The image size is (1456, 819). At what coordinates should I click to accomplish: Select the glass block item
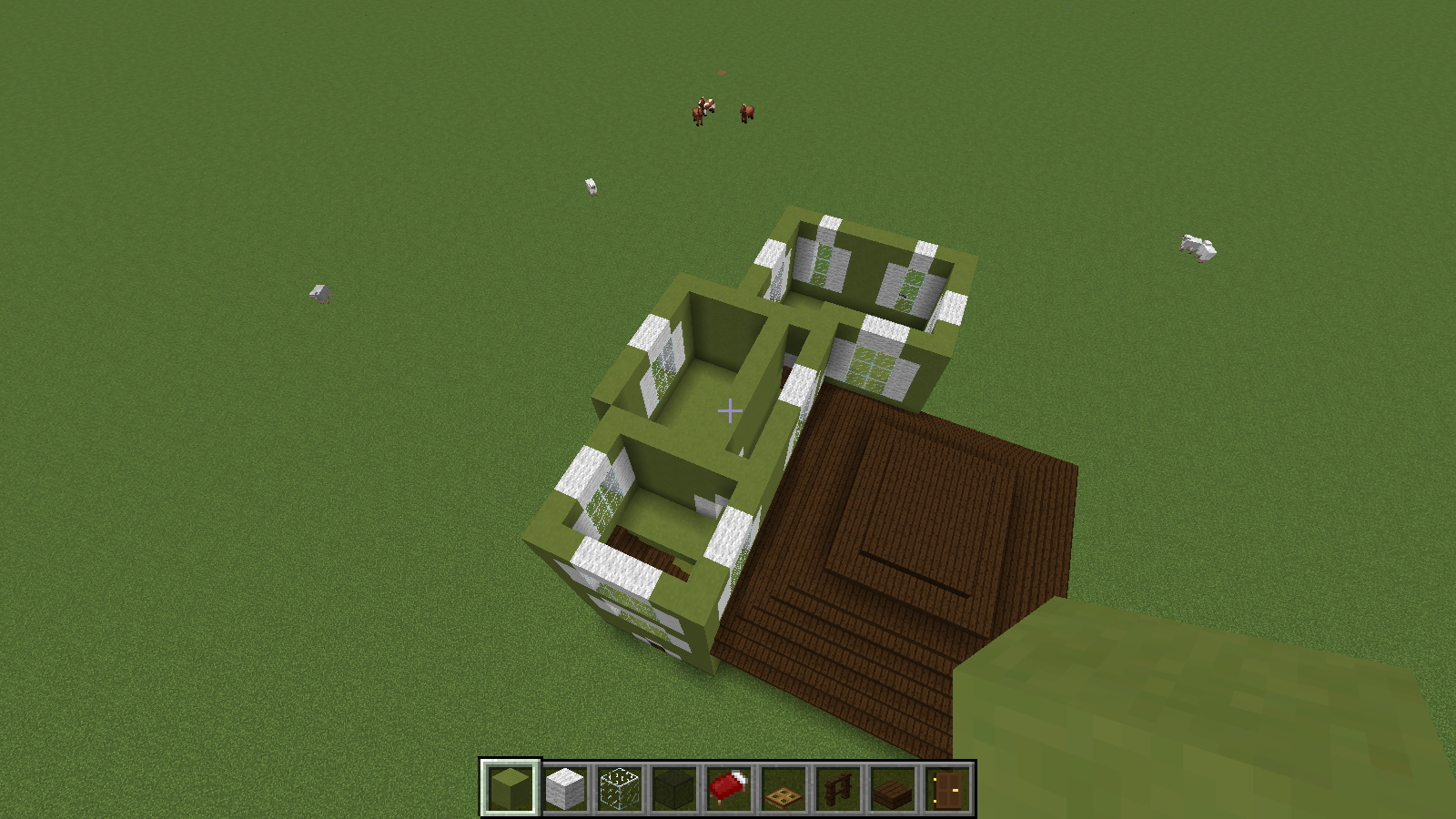click(621, 790)
